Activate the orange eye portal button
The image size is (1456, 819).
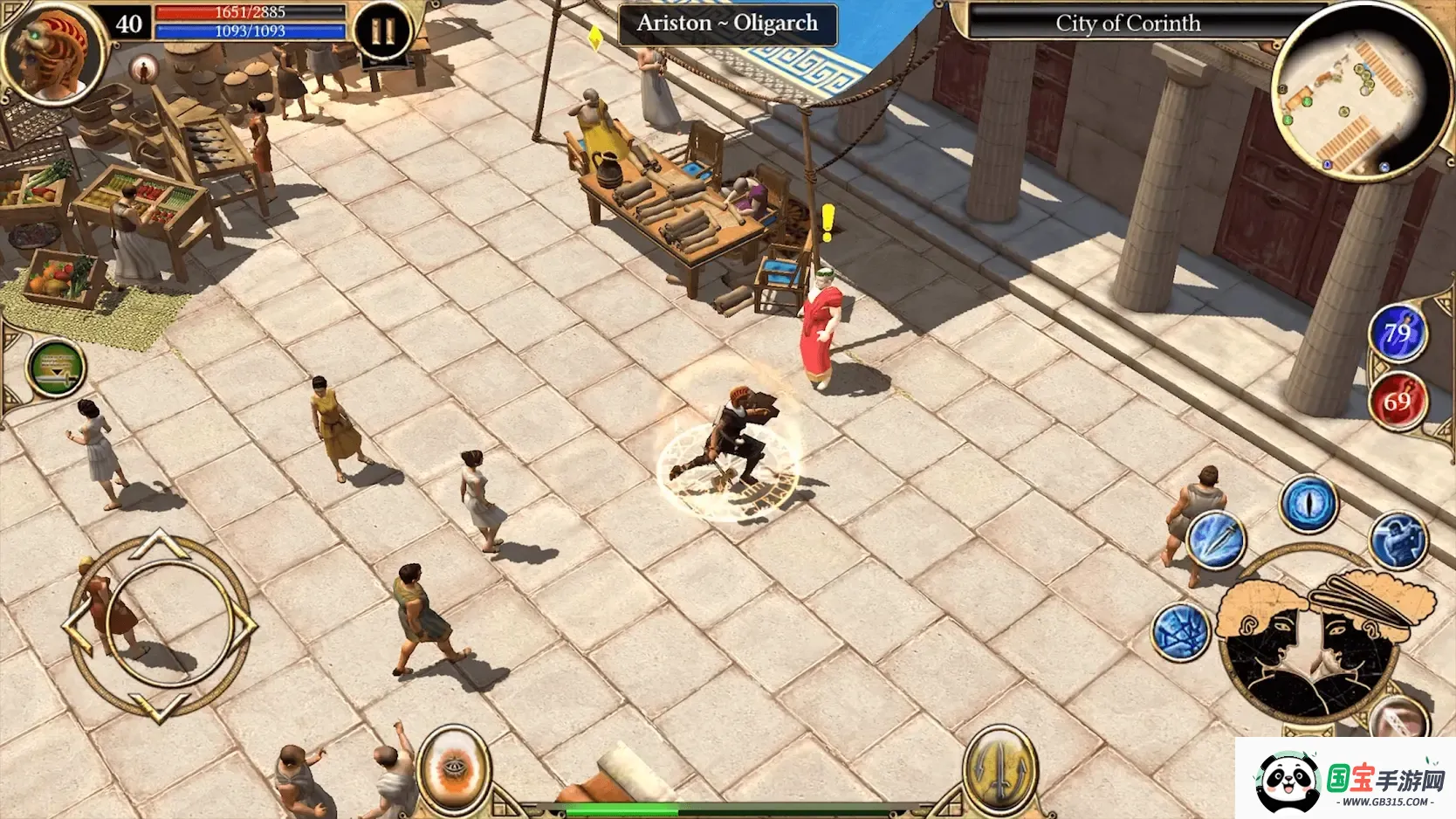click(x=453, y=769)
